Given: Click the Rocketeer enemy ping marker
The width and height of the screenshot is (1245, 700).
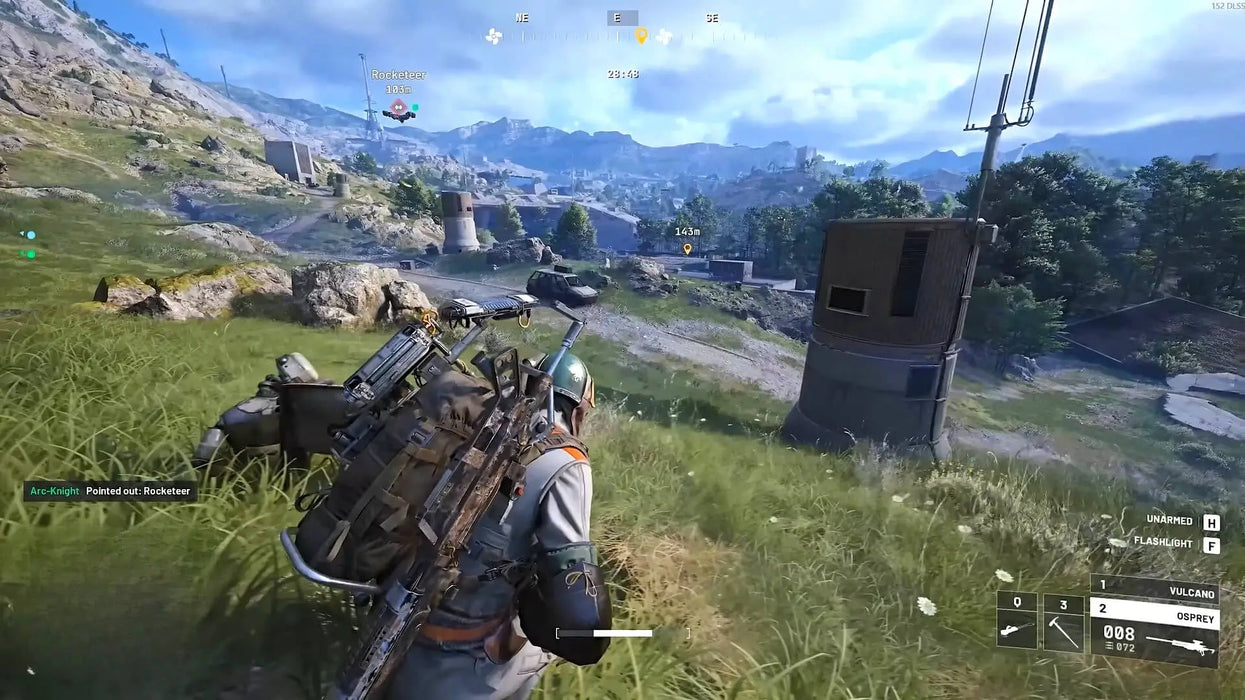Looking at the screenshot, I should coord(398,107).
